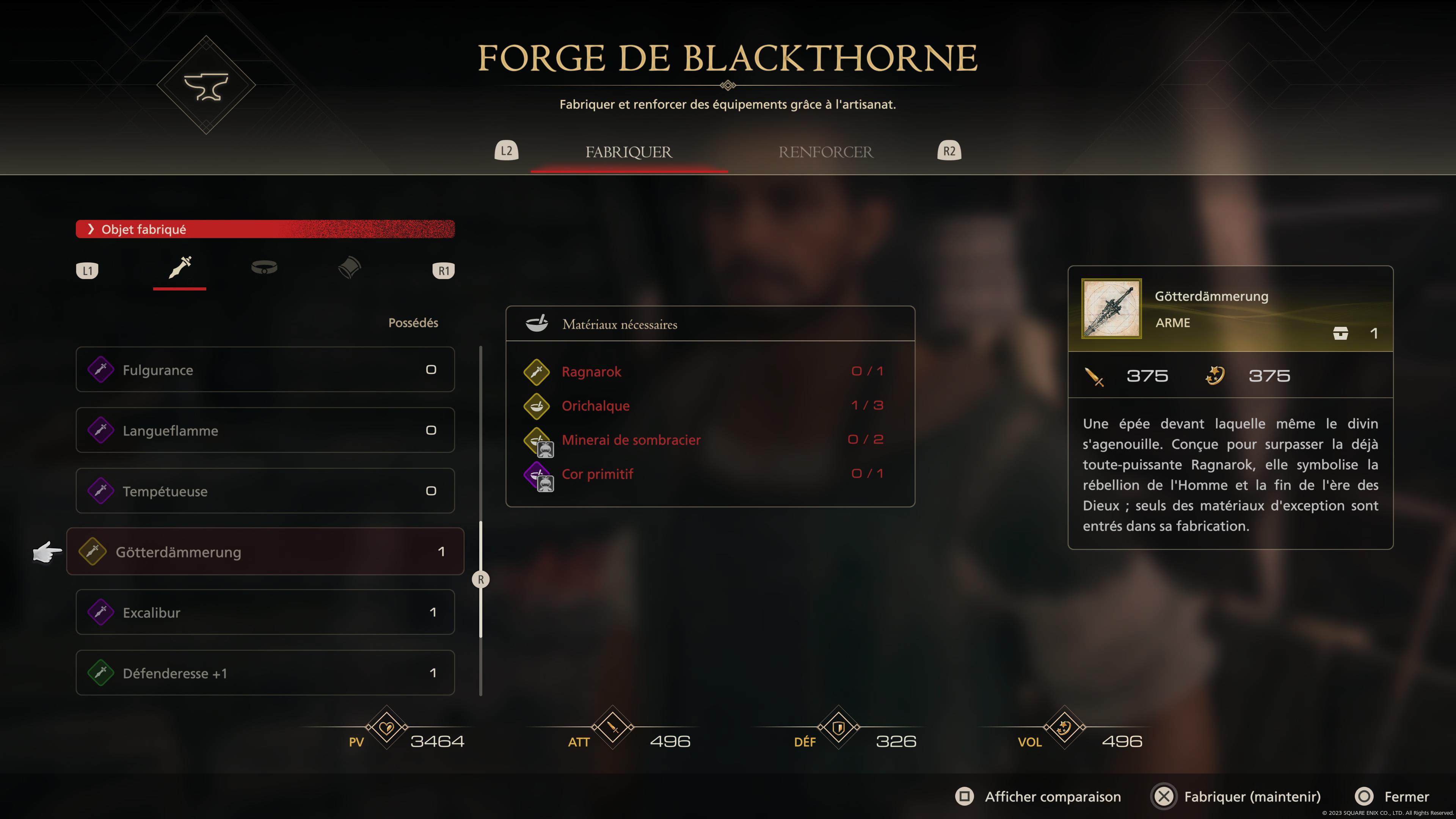Switch to the FABRIQUER tab
The width and height of the screenshot is (1456, 819).
pos(629,152)
